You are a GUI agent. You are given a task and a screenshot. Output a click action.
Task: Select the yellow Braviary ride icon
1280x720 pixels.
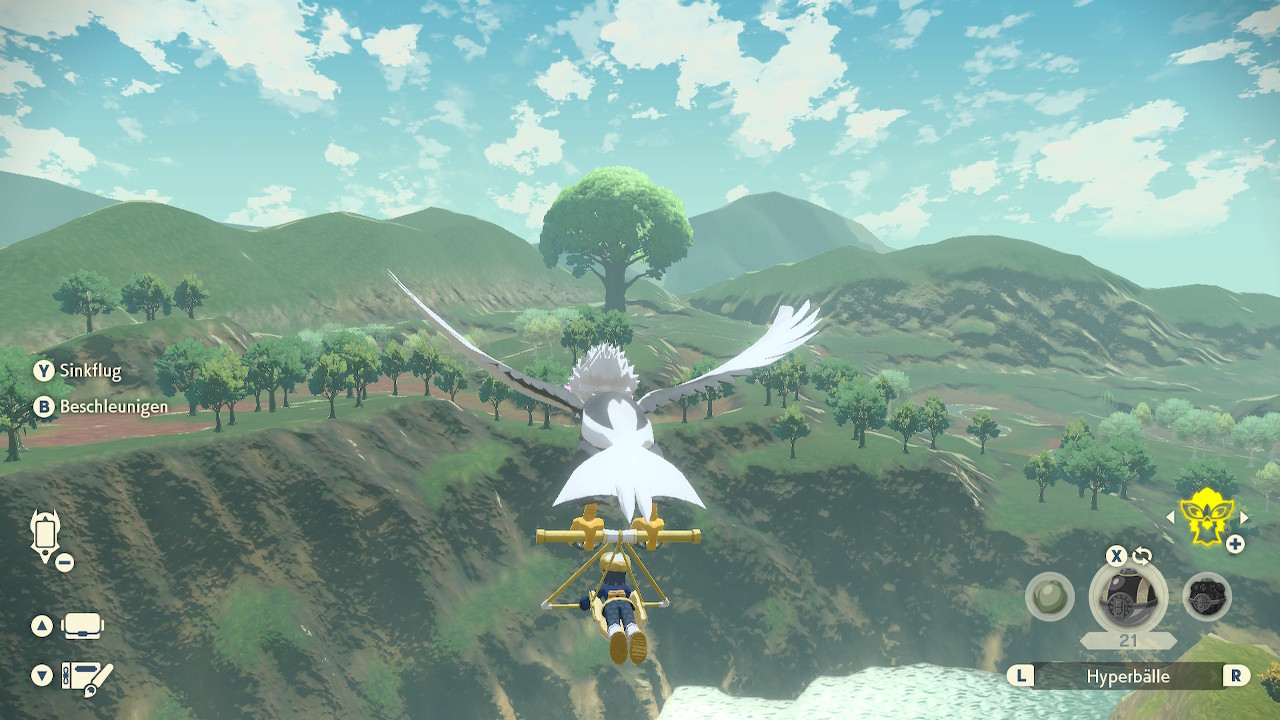point(1207,517)
